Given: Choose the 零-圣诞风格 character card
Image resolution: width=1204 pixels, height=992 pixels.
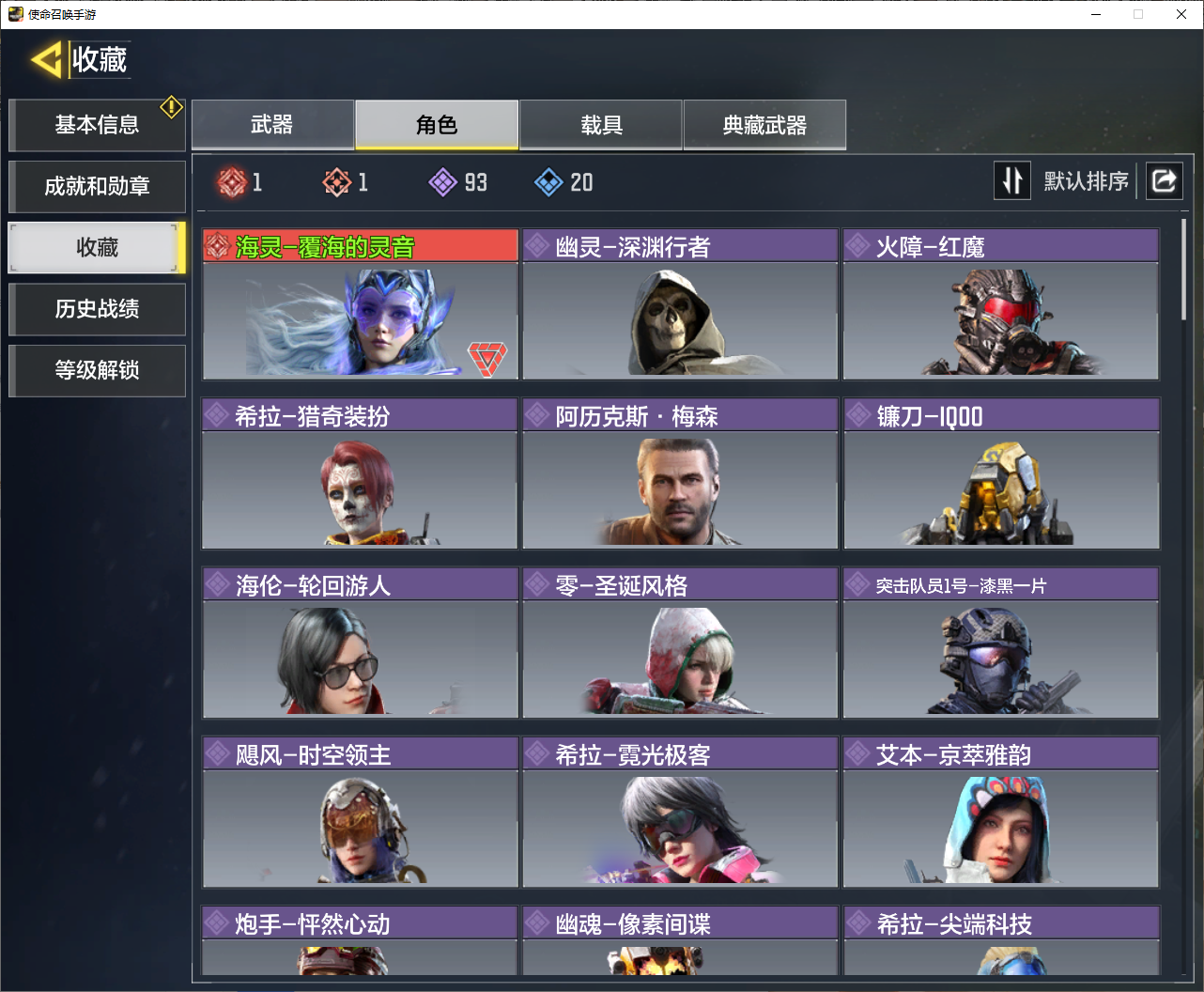Looking at the screenshot, I should (680, 643).
